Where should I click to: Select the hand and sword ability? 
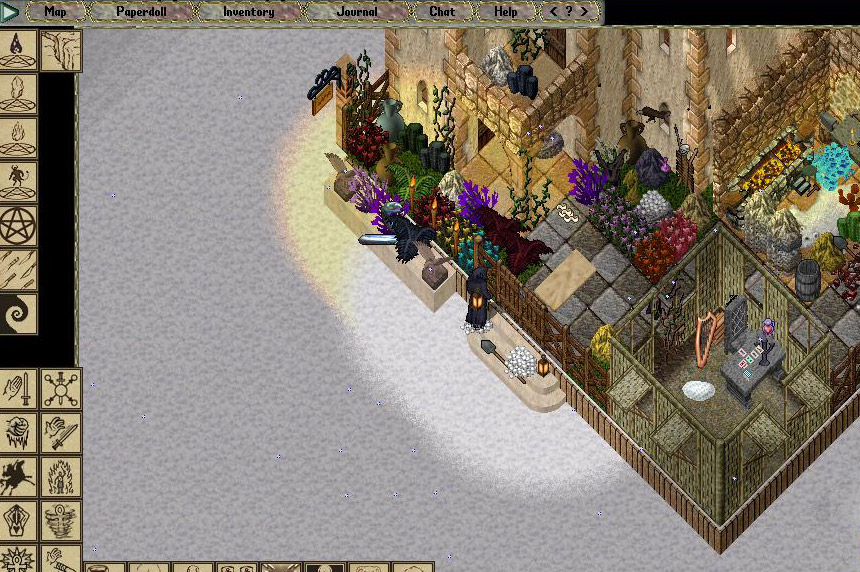18,389
